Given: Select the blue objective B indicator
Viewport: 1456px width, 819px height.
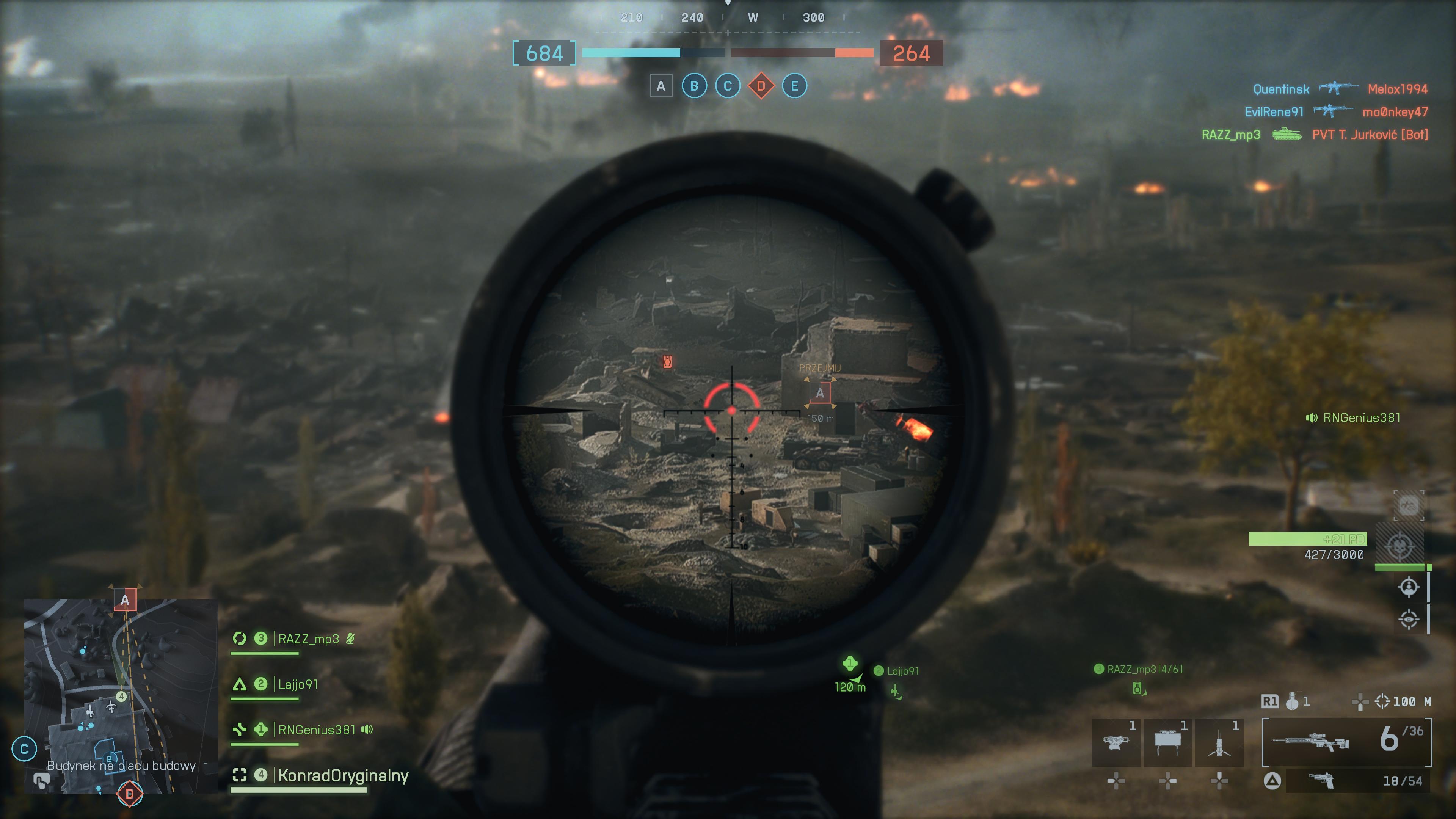Looking at the screenshot, I should pos(694,86).
